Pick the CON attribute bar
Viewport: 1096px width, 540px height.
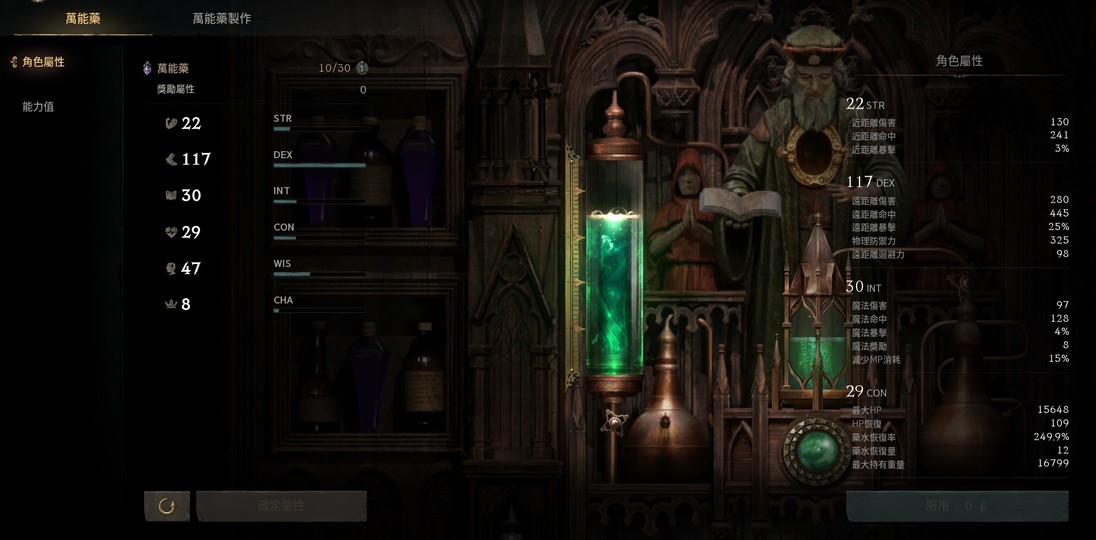(x=319, y=238)
